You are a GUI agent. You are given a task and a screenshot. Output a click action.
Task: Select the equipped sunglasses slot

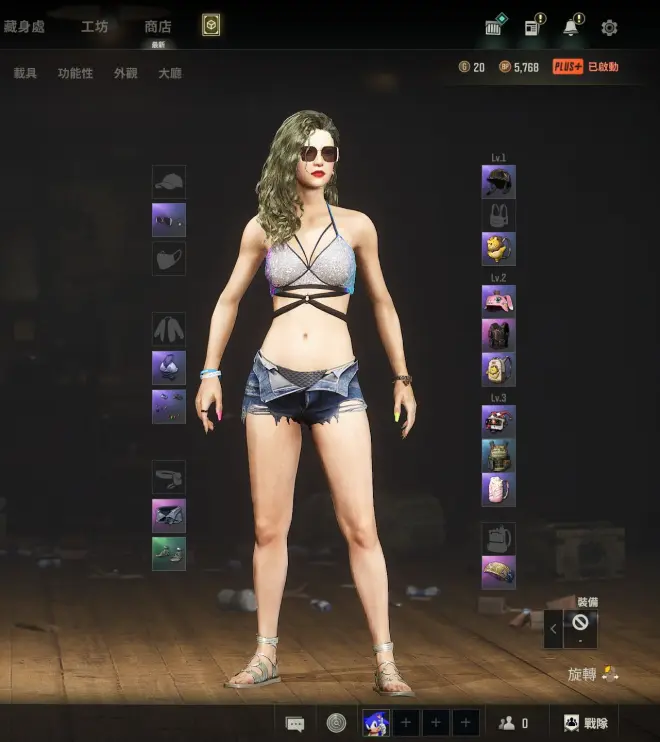pyautogui.click(x=169, y=220)
